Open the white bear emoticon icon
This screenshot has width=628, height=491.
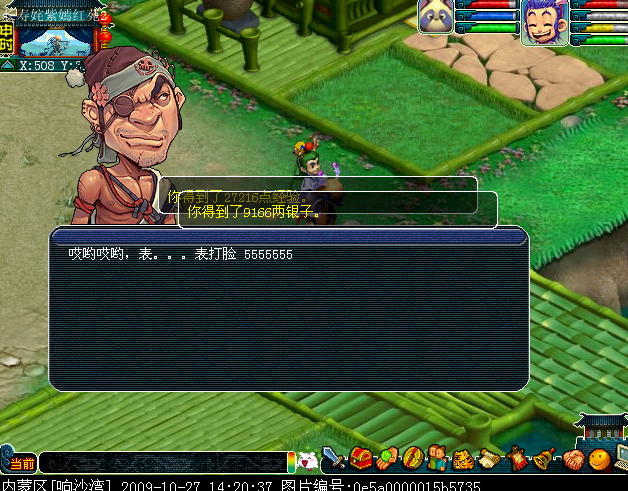(x=309, y=461)
